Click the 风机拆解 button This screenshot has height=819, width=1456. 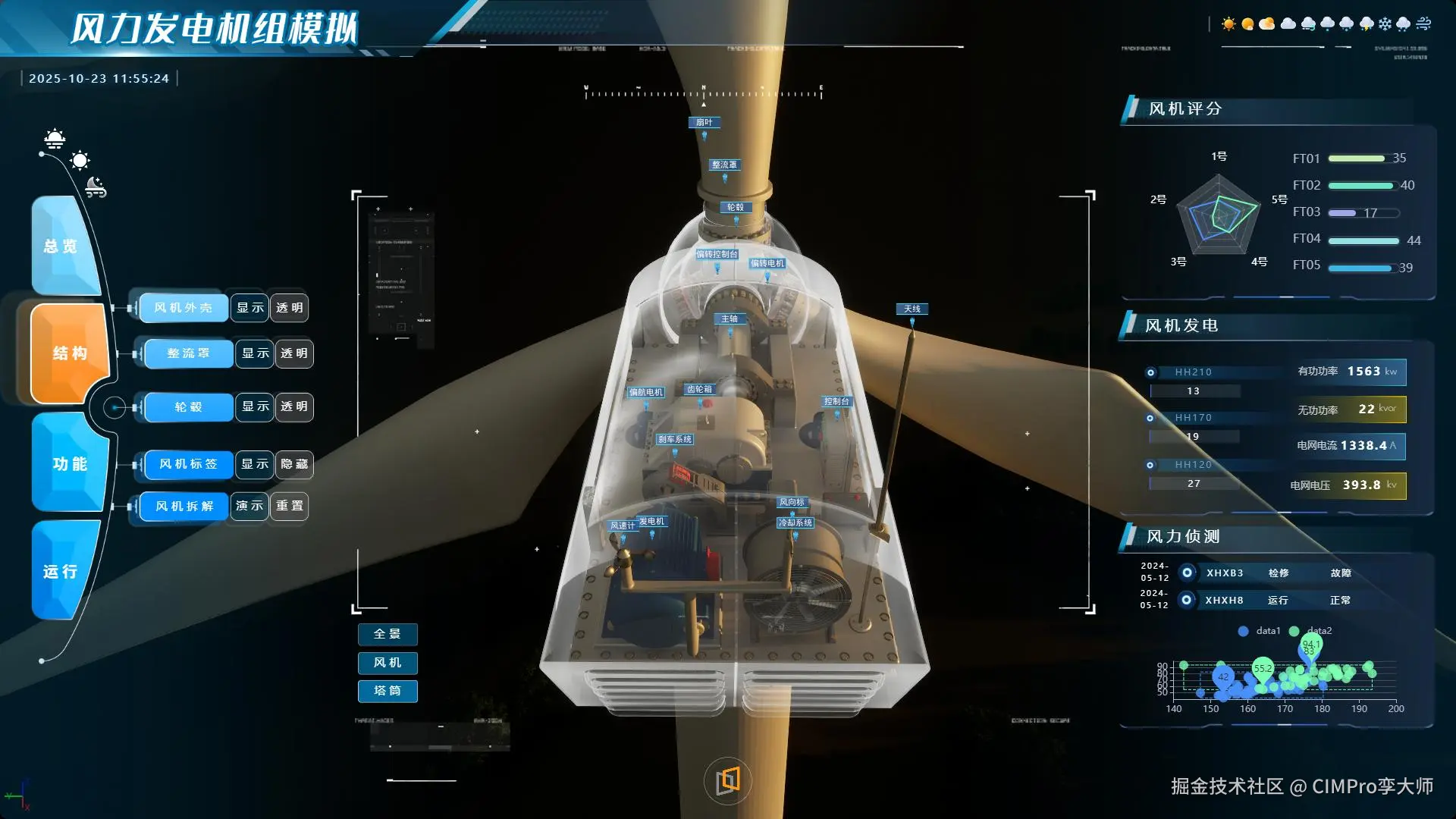(x=184, y=506)
